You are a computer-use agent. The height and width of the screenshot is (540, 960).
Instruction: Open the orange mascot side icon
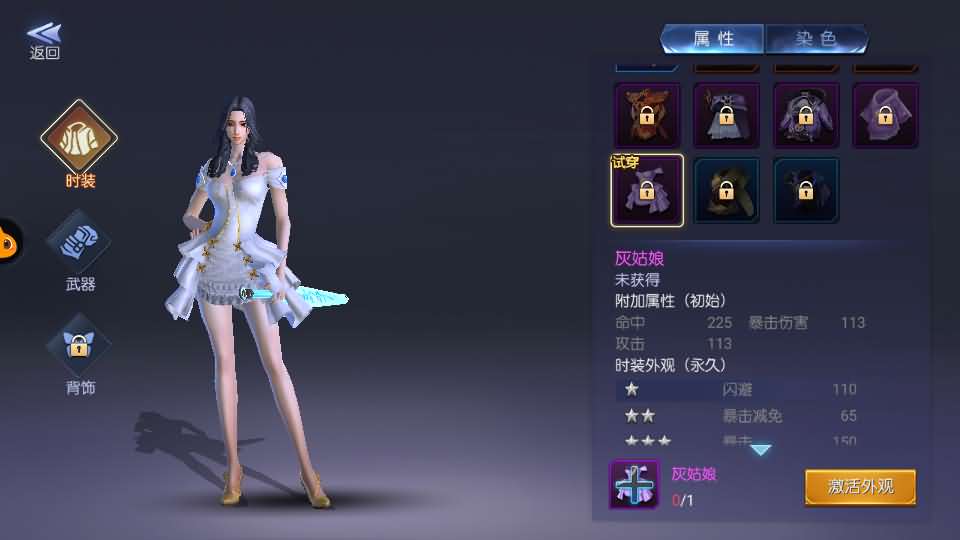tap(8, 241)
